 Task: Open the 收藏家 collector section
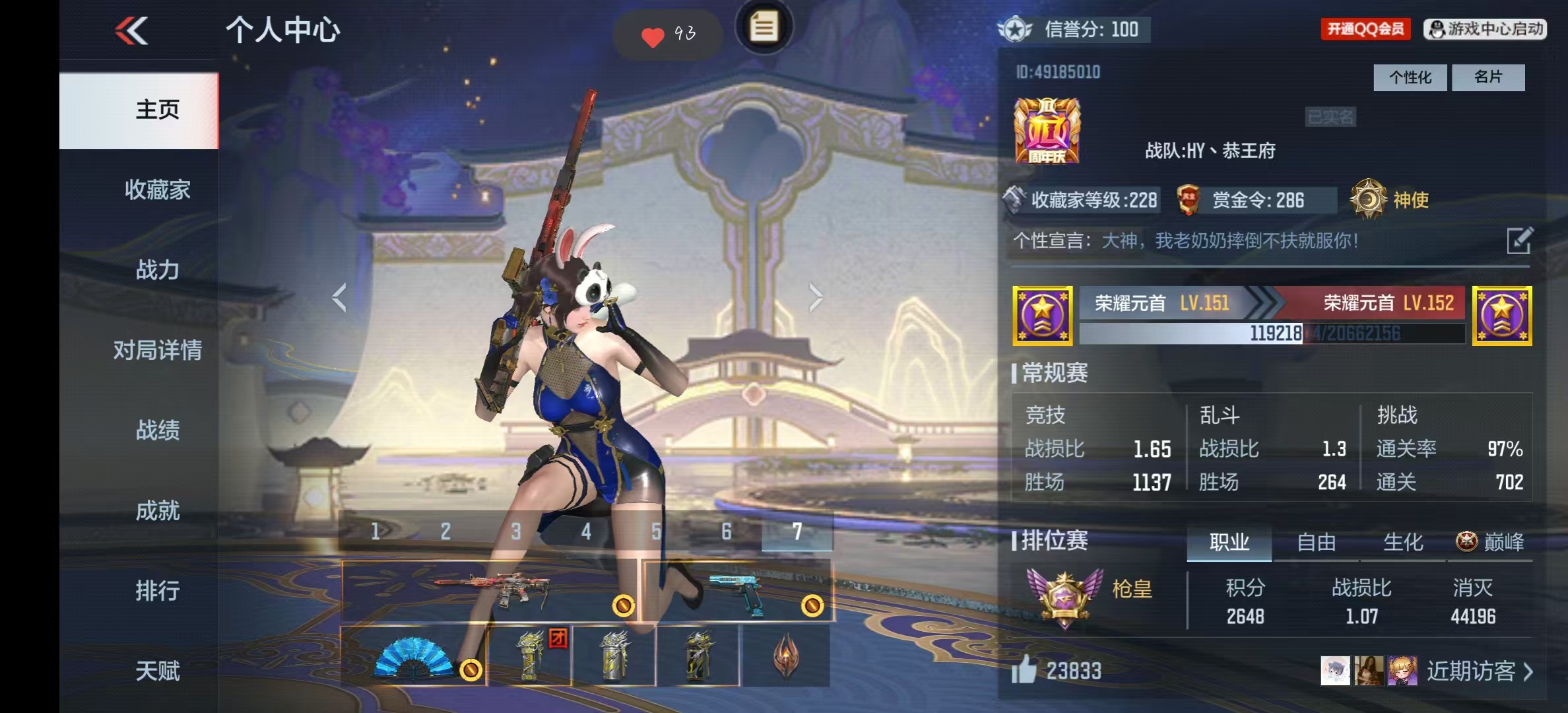[x=157, y=190]
